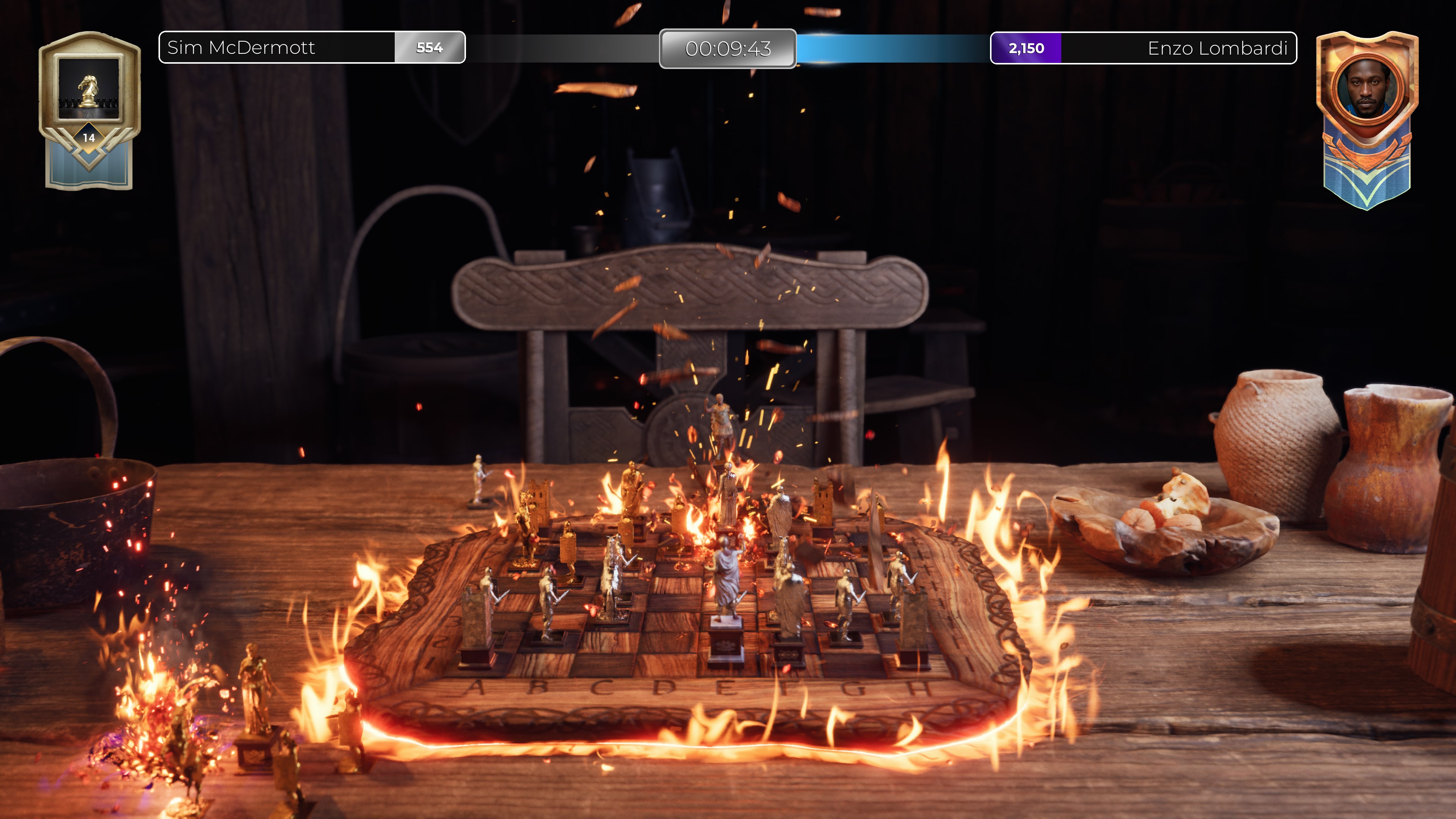Click the silver score counter showing 554

[x=430, y=49]
